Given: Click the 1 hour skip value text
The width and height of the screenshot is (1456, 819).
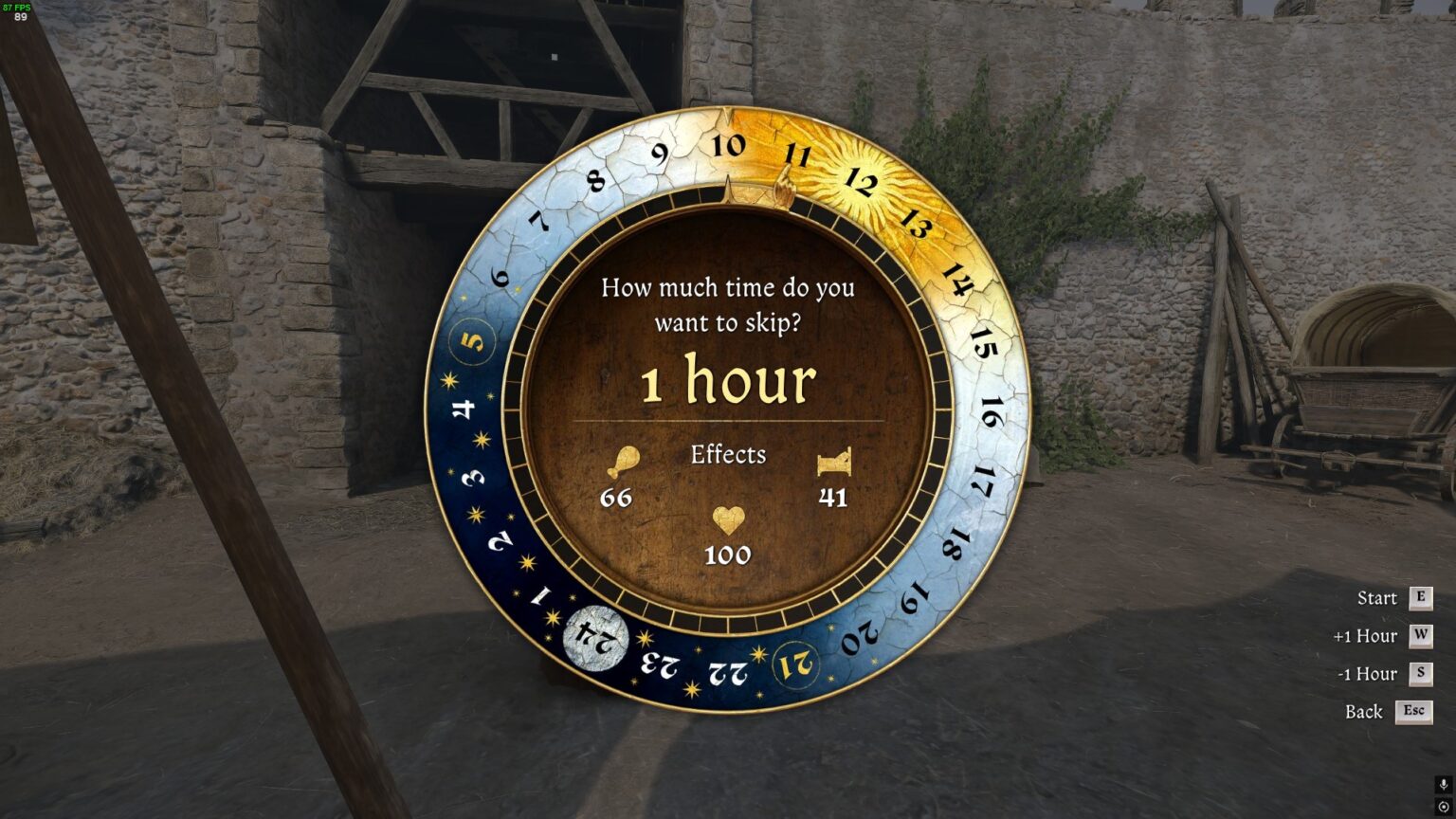Looking at the screenshot, I should pyautogui.click(x=728, y=380).
